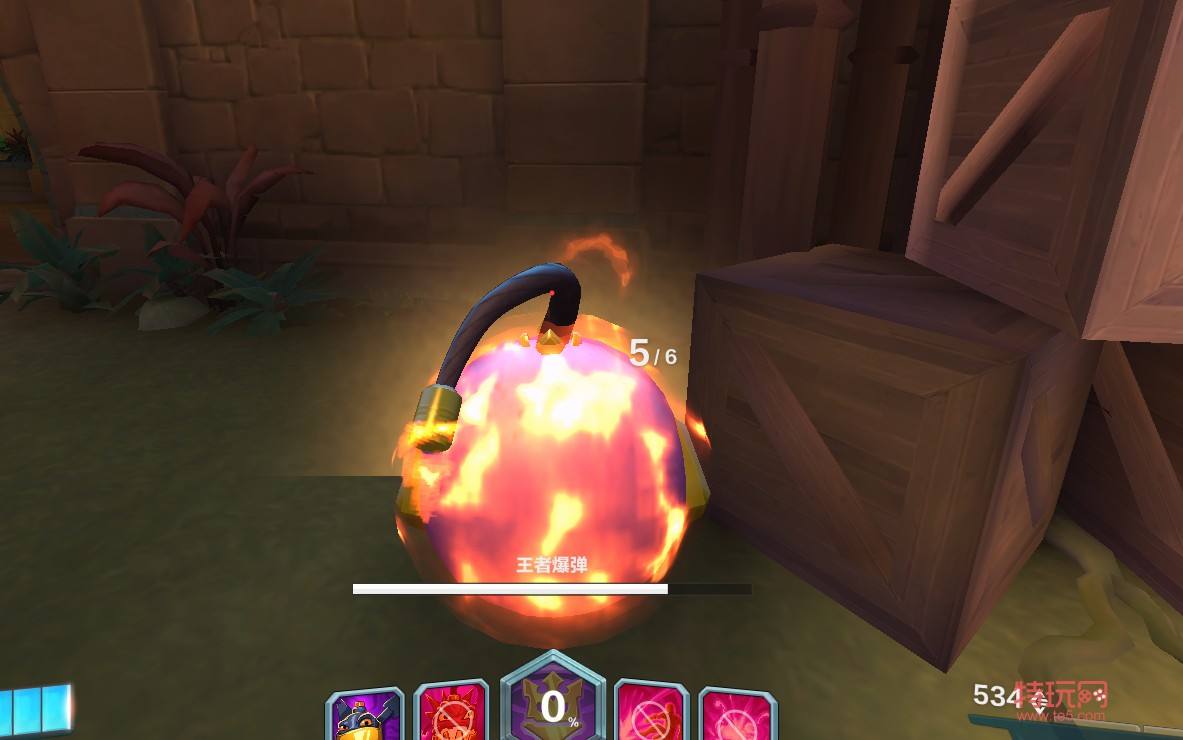Activate the bomb character ability icon

[364, 715]
